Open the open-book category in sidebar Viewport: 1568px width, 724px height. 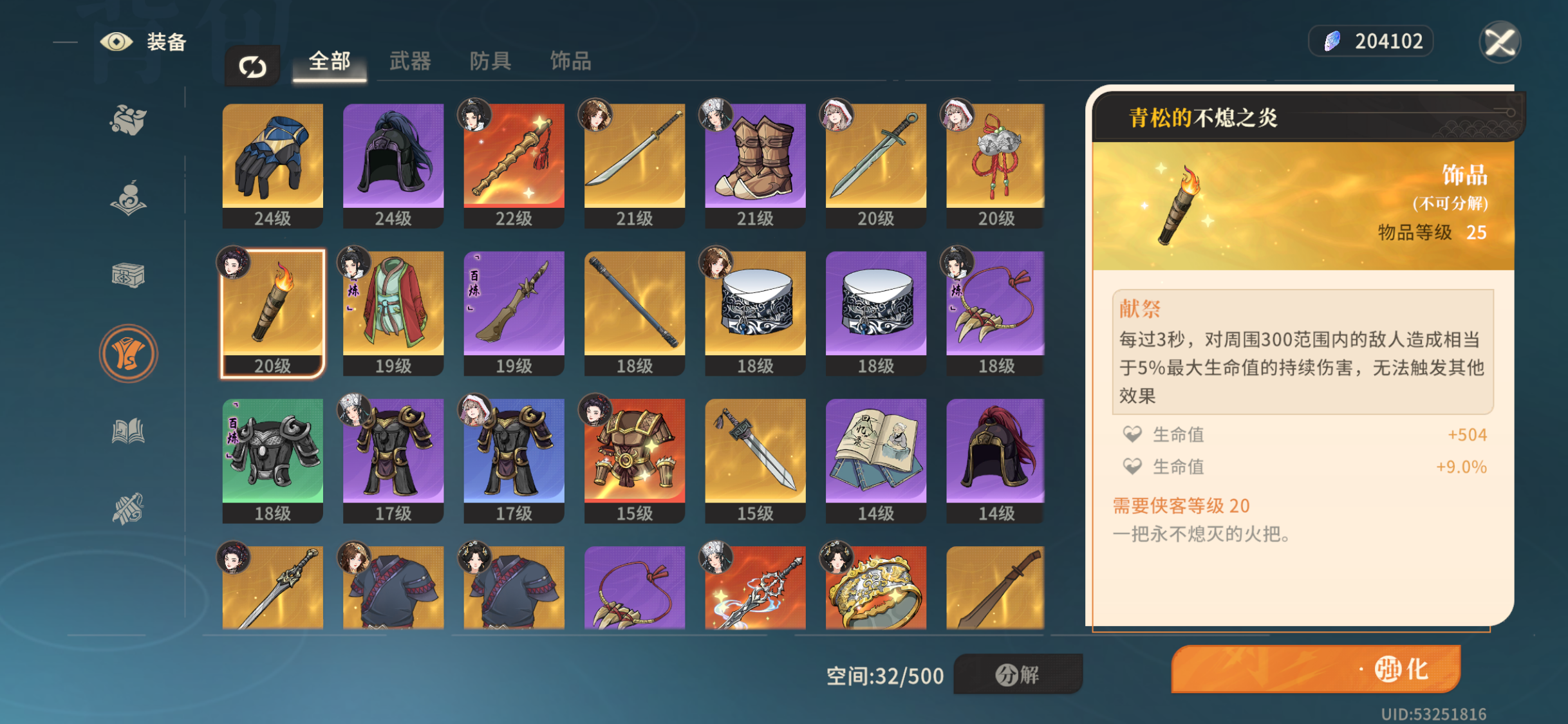128,431
